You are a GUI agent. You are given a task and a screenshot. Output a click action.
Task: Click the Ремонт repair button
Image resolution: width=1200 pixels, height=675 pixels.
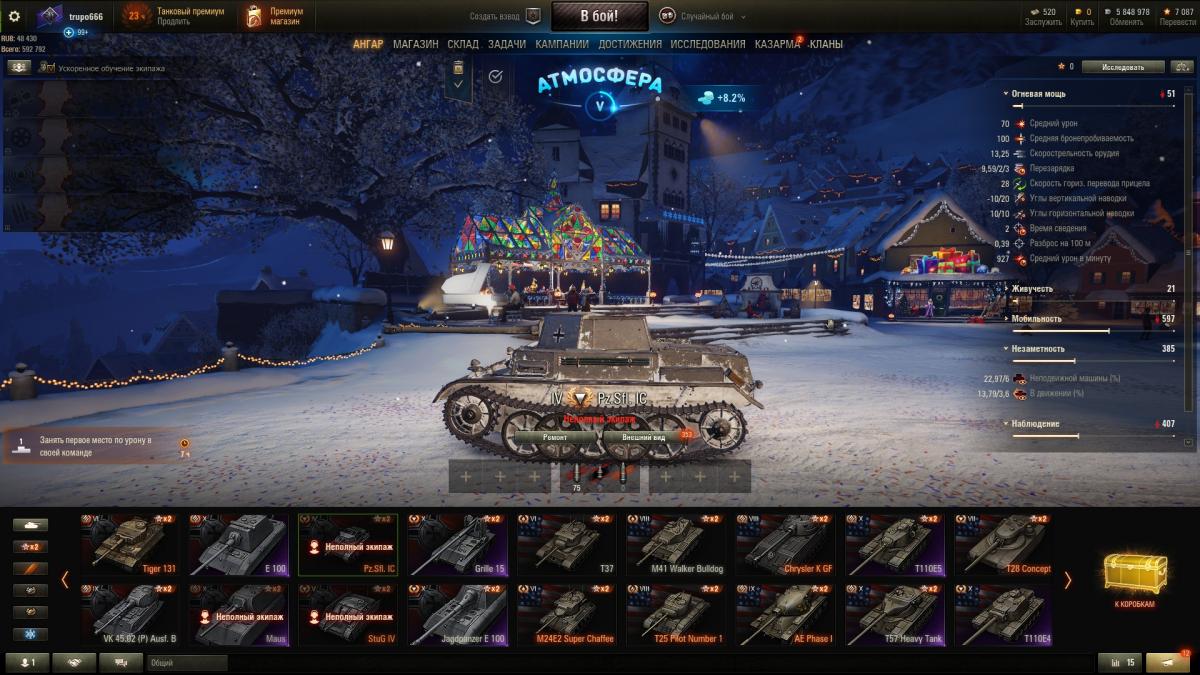tap(555, 437)
